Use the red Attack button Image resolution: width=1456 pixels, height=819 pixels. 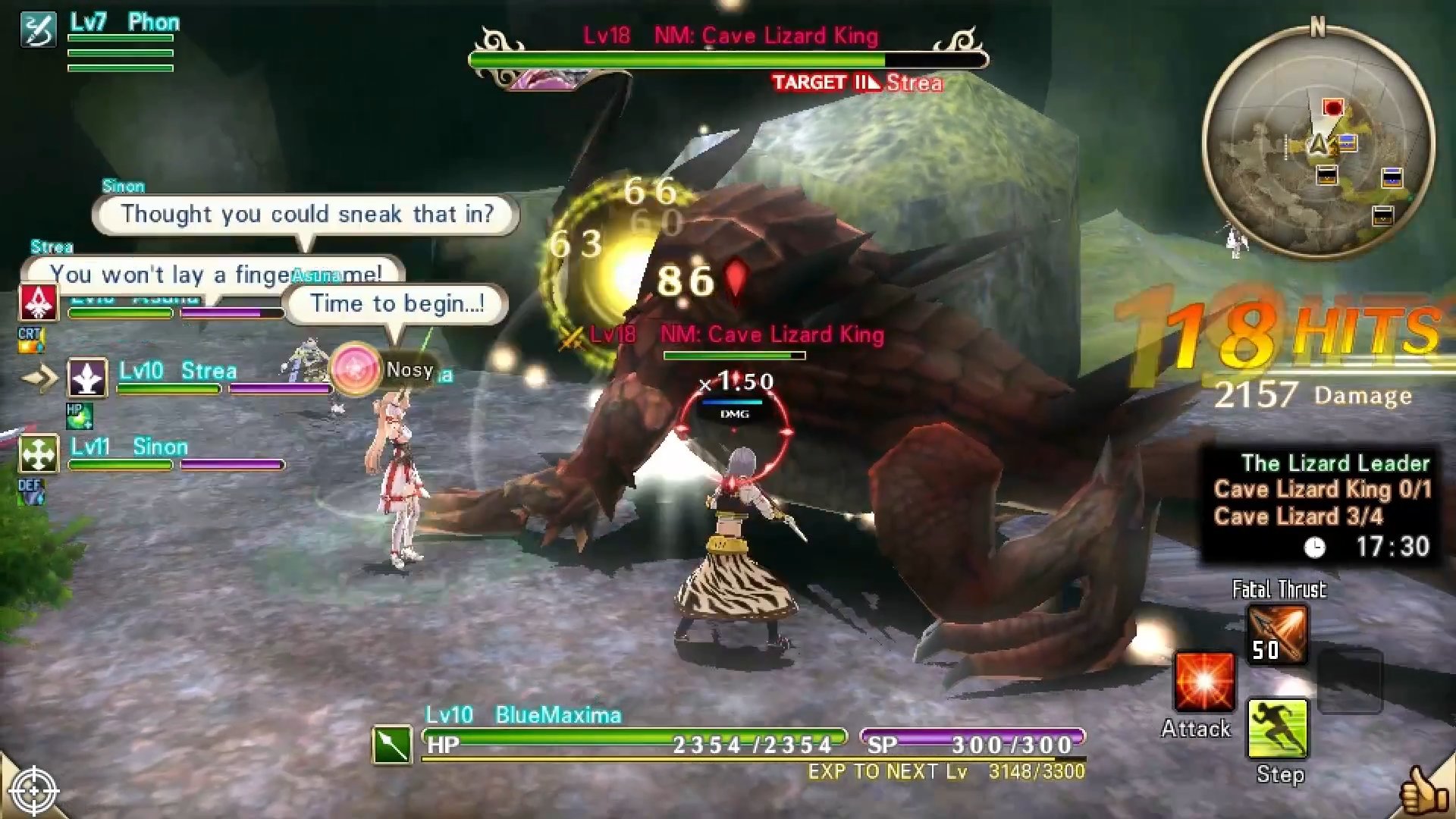(1203, 682)
